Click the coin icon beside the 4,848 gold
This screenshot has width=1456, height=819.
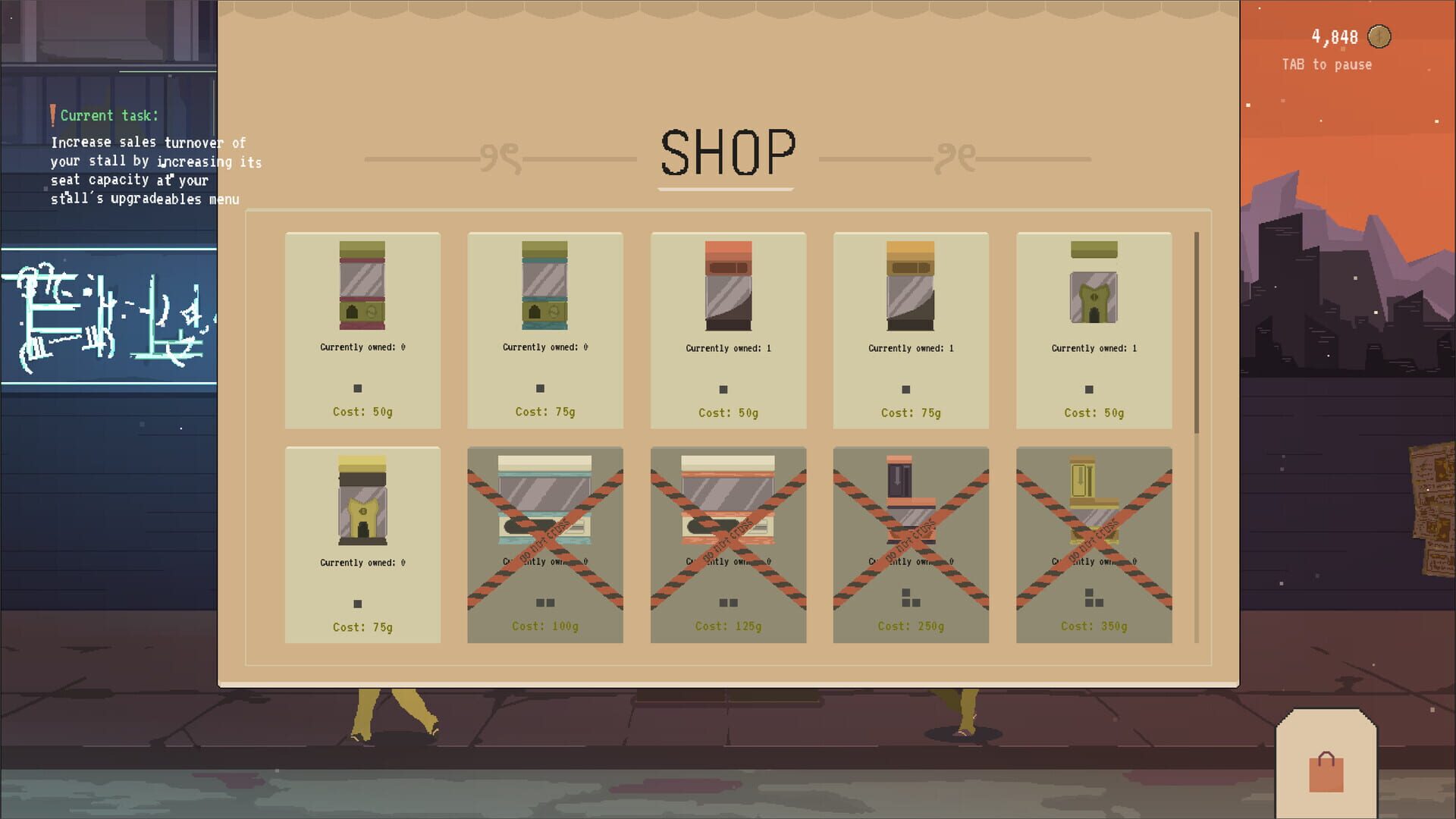click(x=1379, y=35)
